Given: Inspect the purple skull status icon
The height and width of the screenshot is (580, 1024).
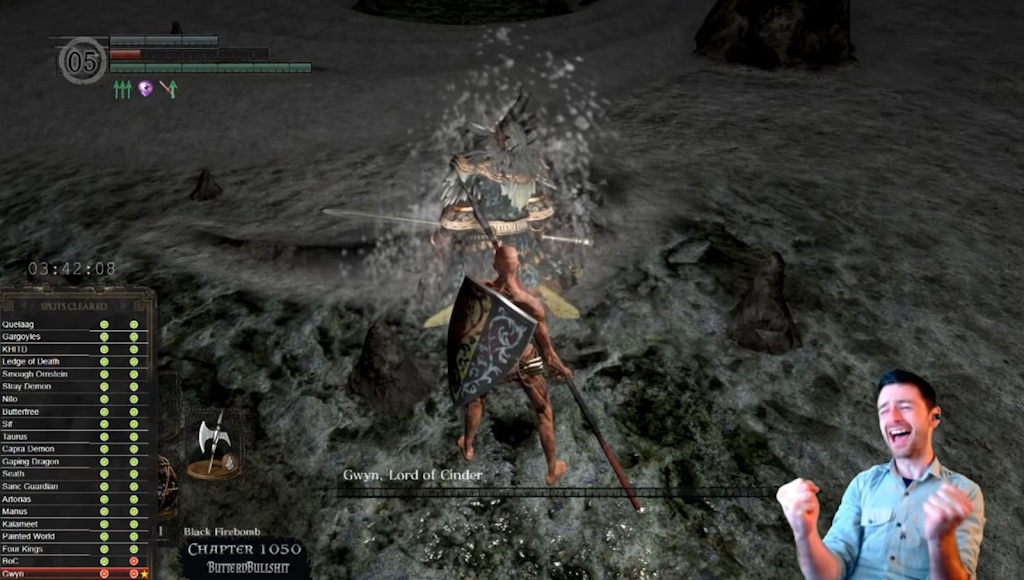Looking at the screenshot, I should [x=145, y=89].
